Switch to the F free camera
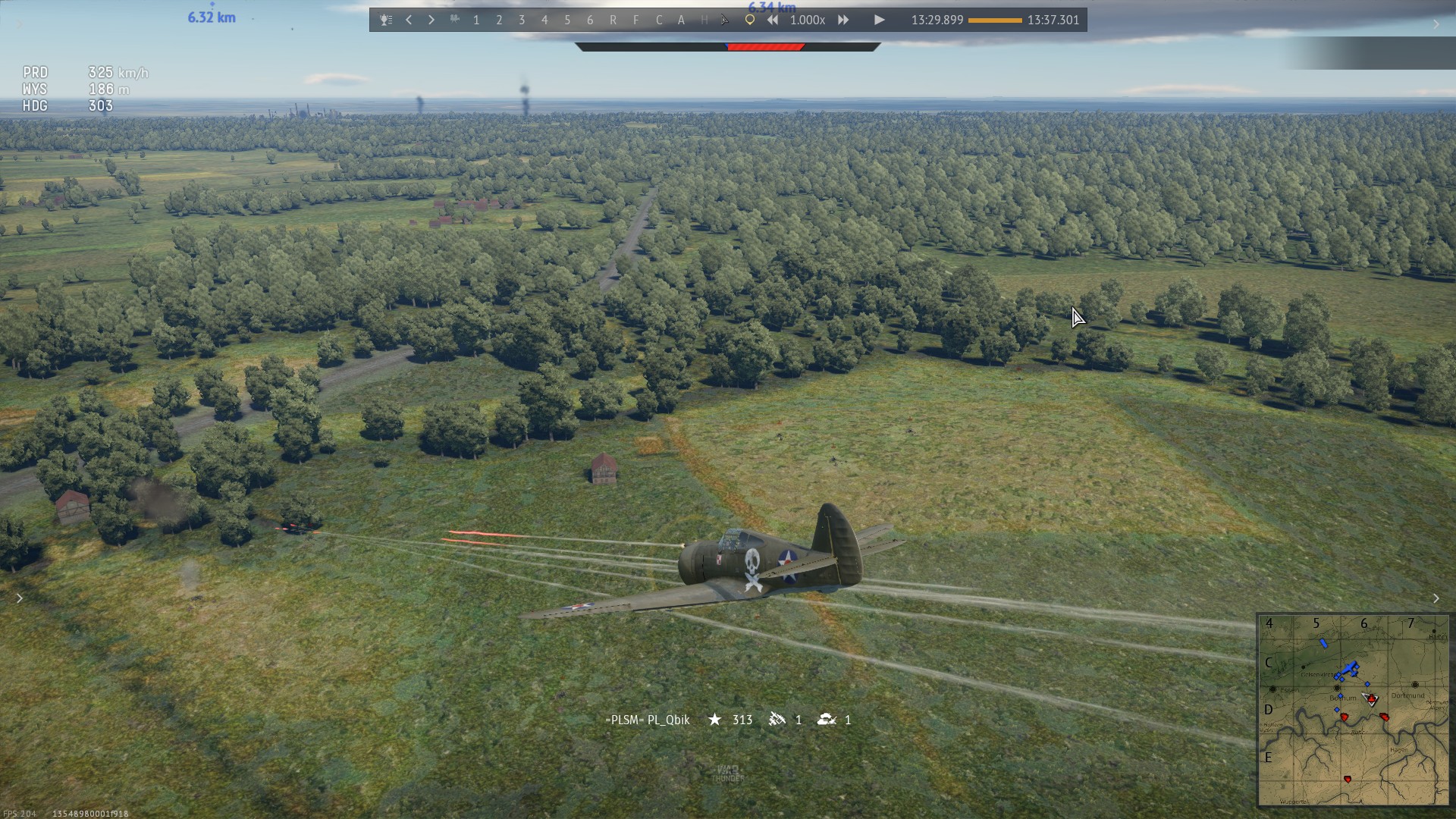The width and height of the screenshot is (1456, 819). [x=635, y=20]
